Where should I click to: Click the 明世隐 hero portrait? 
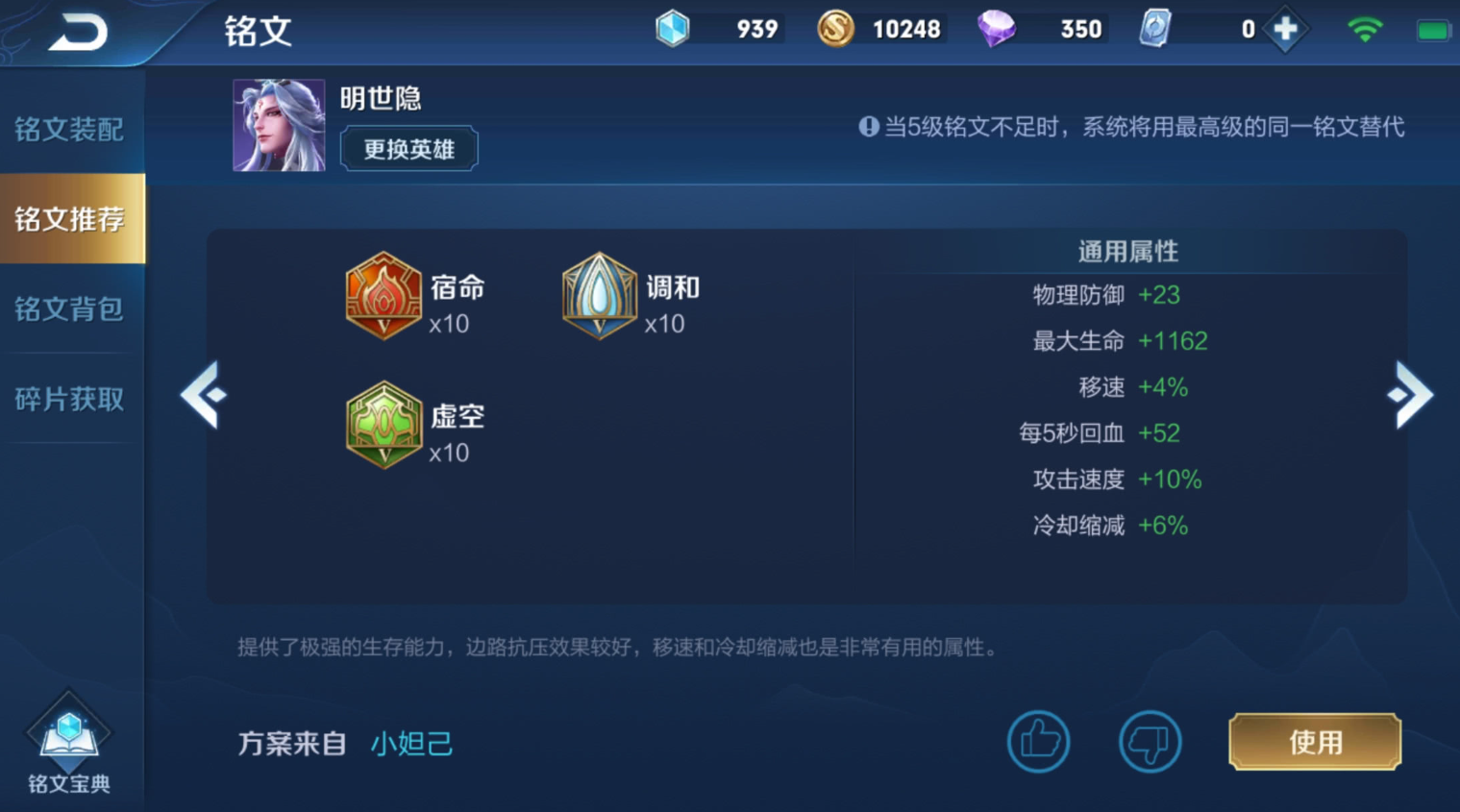(x=278, y=125)
